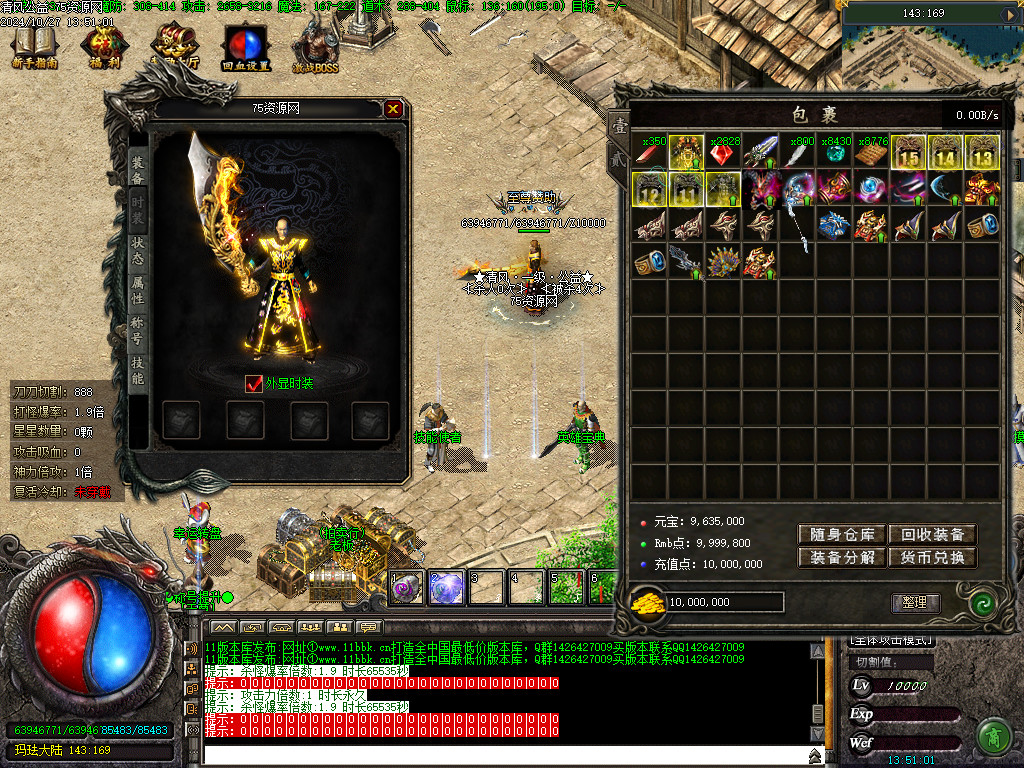Switch to bag page 贰

tap(619, 158)
